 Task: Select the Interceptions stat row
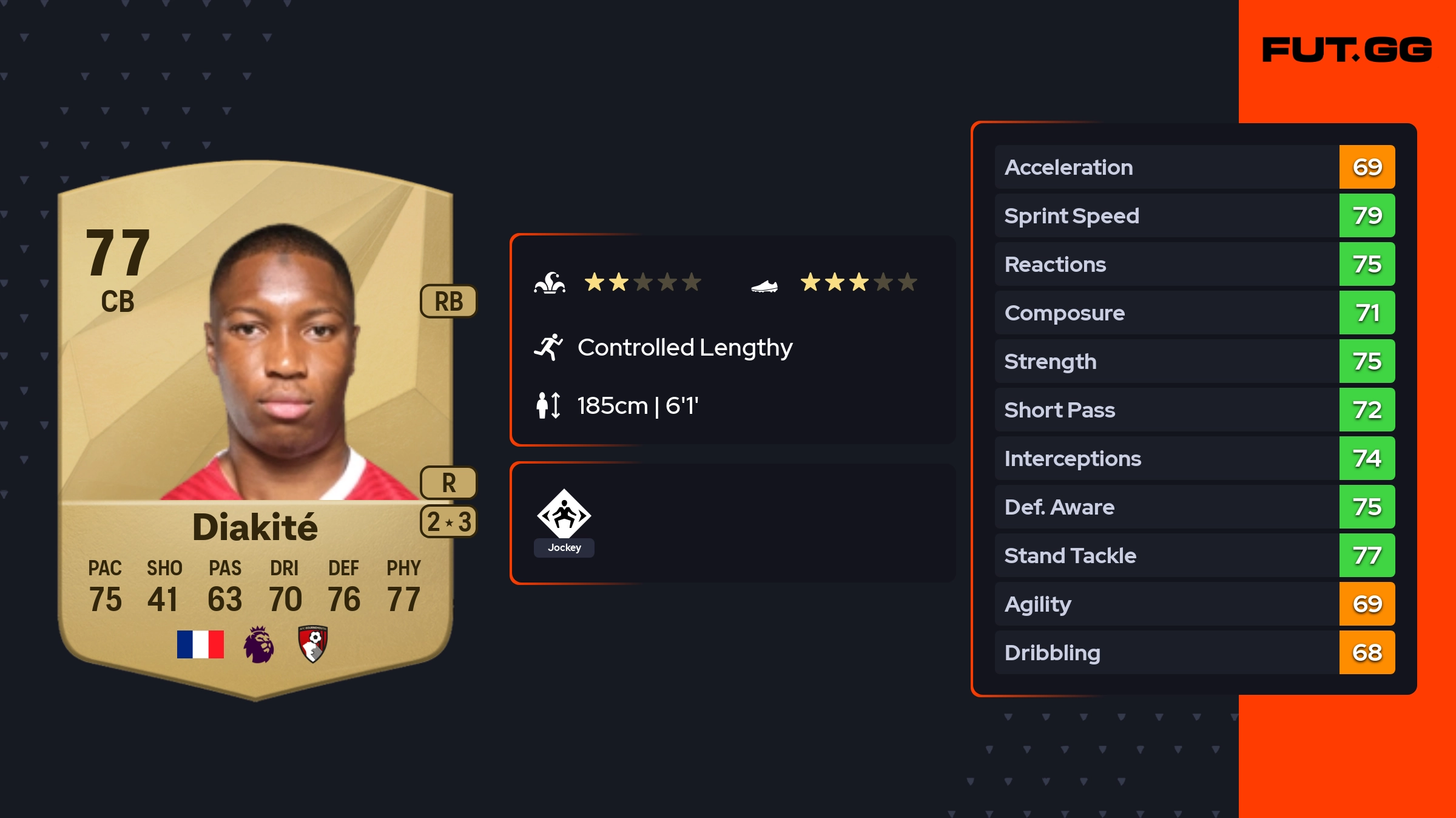click(1194, 458)
